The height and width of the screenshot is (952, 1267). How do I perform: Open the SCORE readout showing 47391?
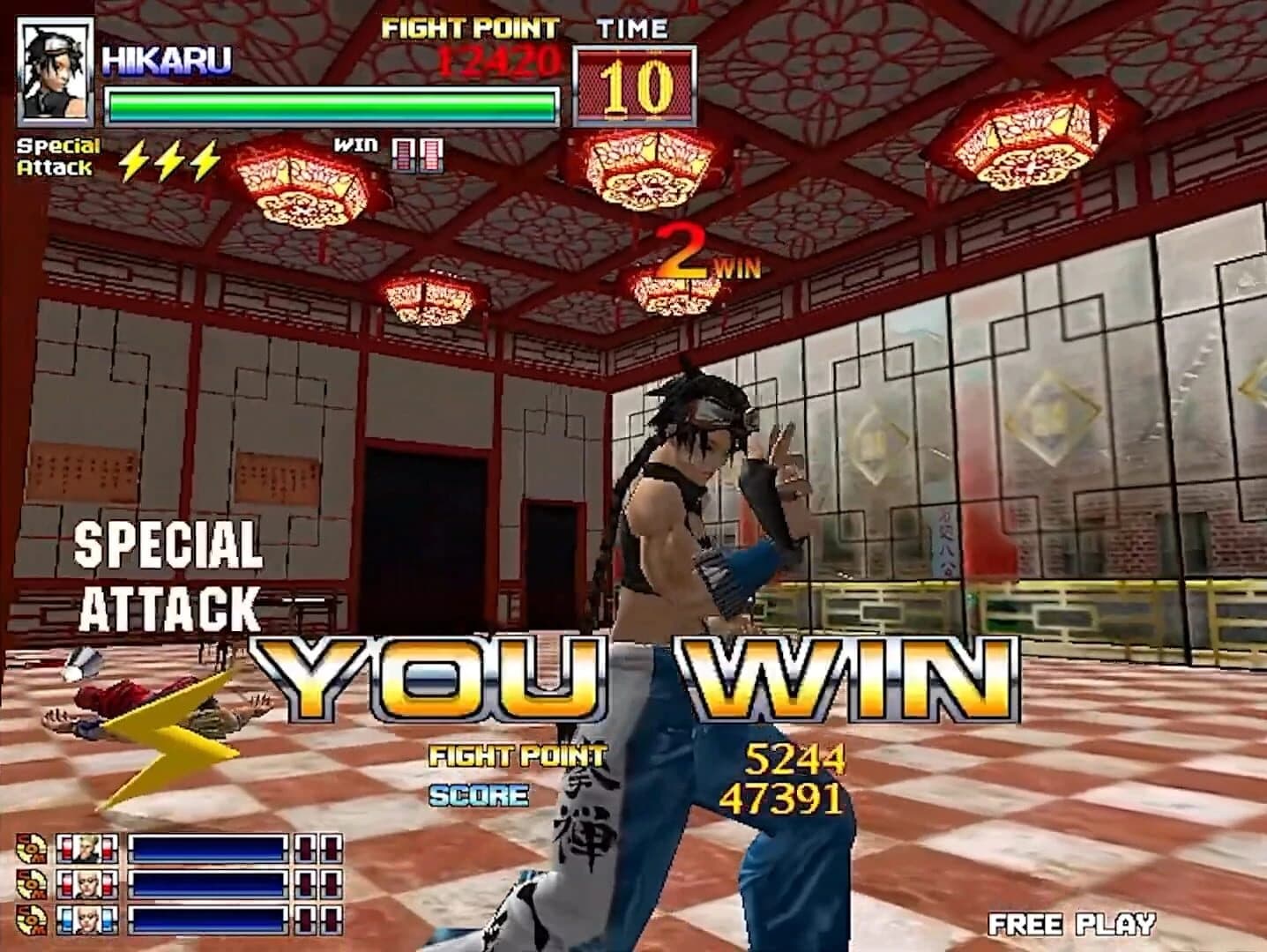point(792,800)
